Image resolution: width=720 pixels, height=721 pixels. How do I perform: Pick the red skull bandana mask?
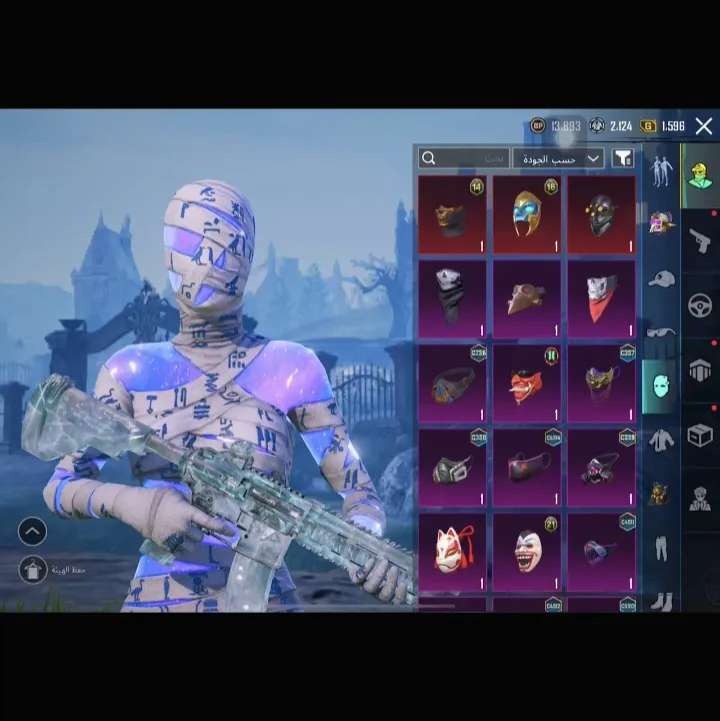[x=601, y=299]
